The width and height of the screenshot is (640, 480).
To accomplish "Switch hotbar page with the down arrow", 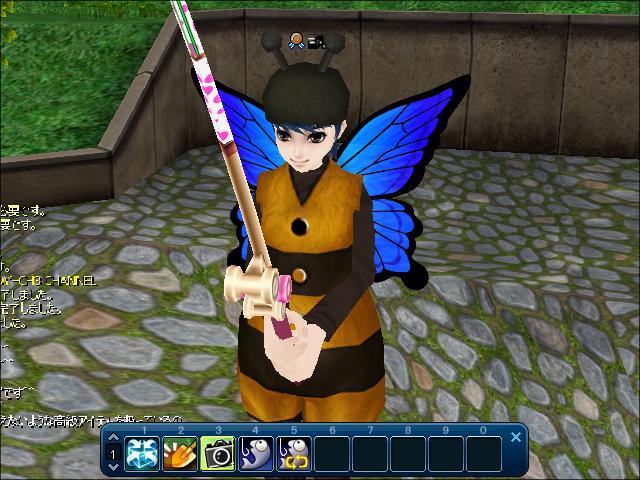I will (114, 467).
